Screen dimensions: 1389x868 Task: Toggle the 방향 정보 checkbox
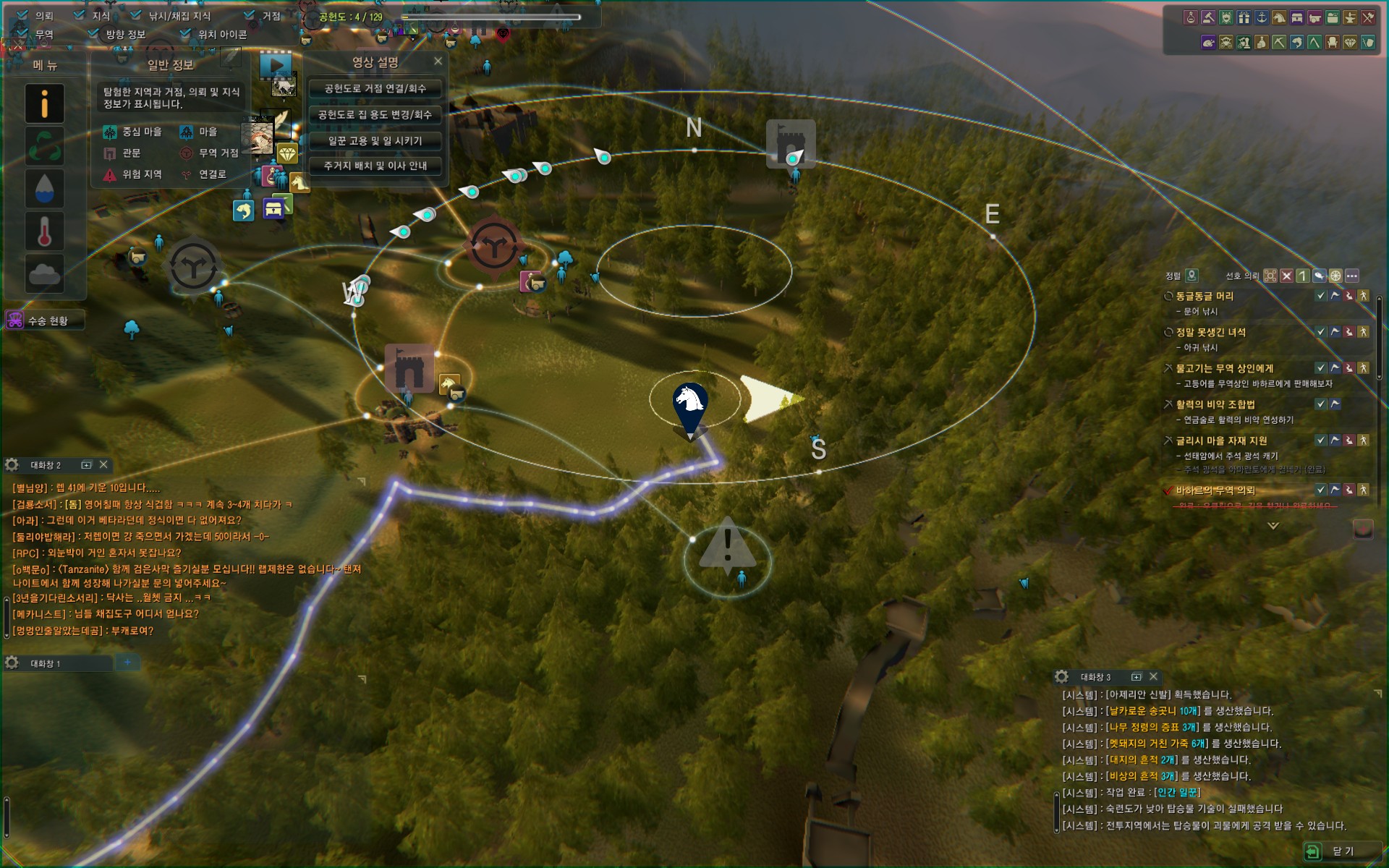[x=93, y=34]
